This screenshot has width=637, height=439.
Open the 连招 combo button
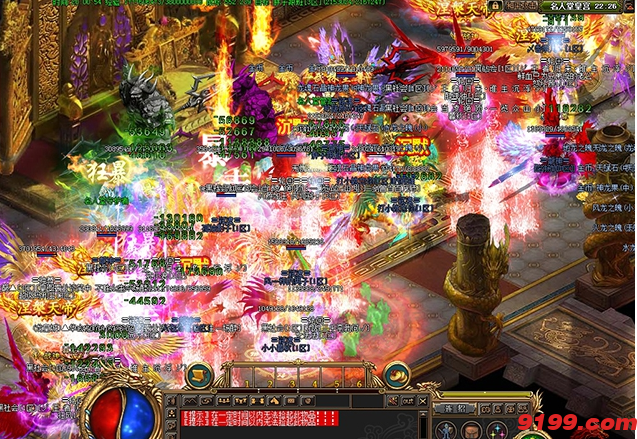pyautogui.click(x=456, y=408)
